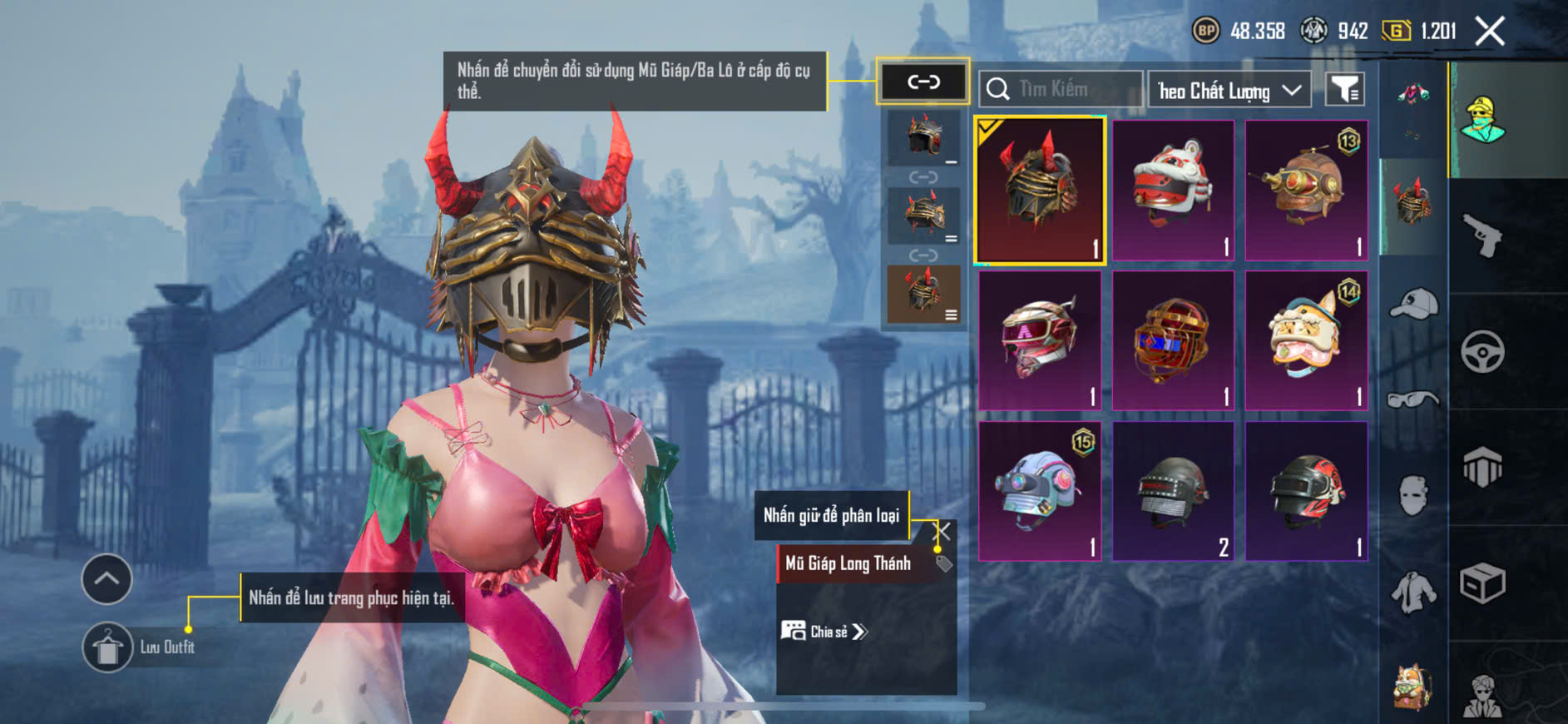Open the glasses accessory tab
Image resolution: width=1568 pixels, height=724 pixels.
tap(1413, 399)
